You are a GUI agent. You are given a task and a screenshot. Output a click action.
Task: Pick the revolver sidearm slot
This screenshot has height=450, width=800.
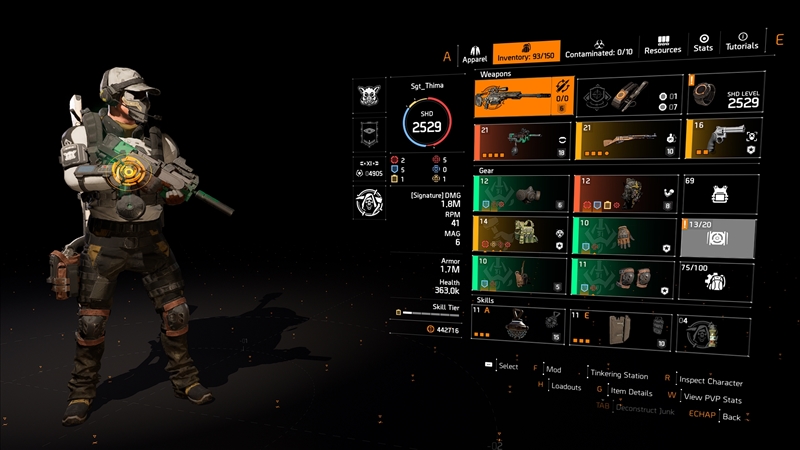pos(724,140)
